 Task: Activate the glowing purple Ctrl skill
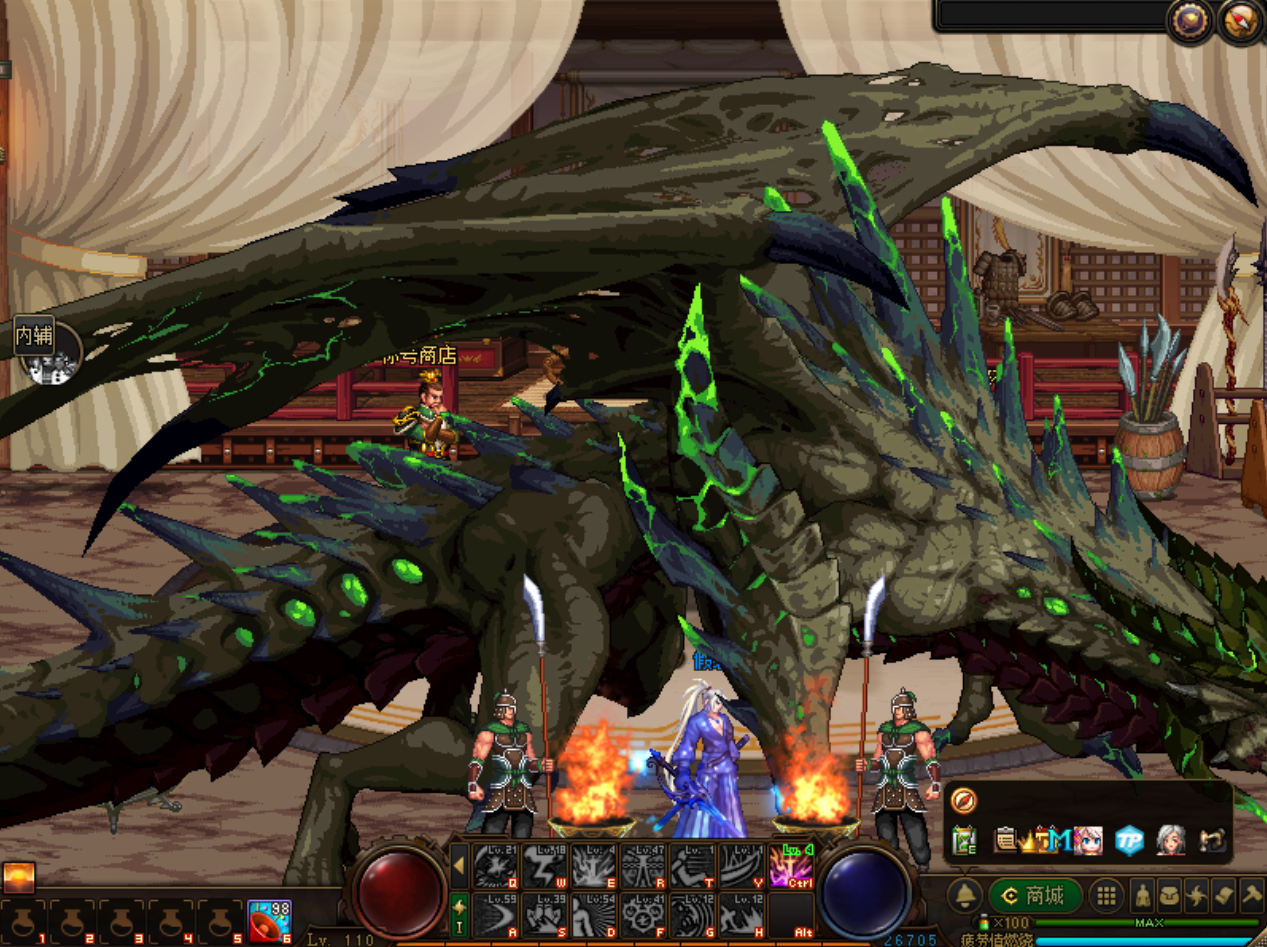click(791, 866)
